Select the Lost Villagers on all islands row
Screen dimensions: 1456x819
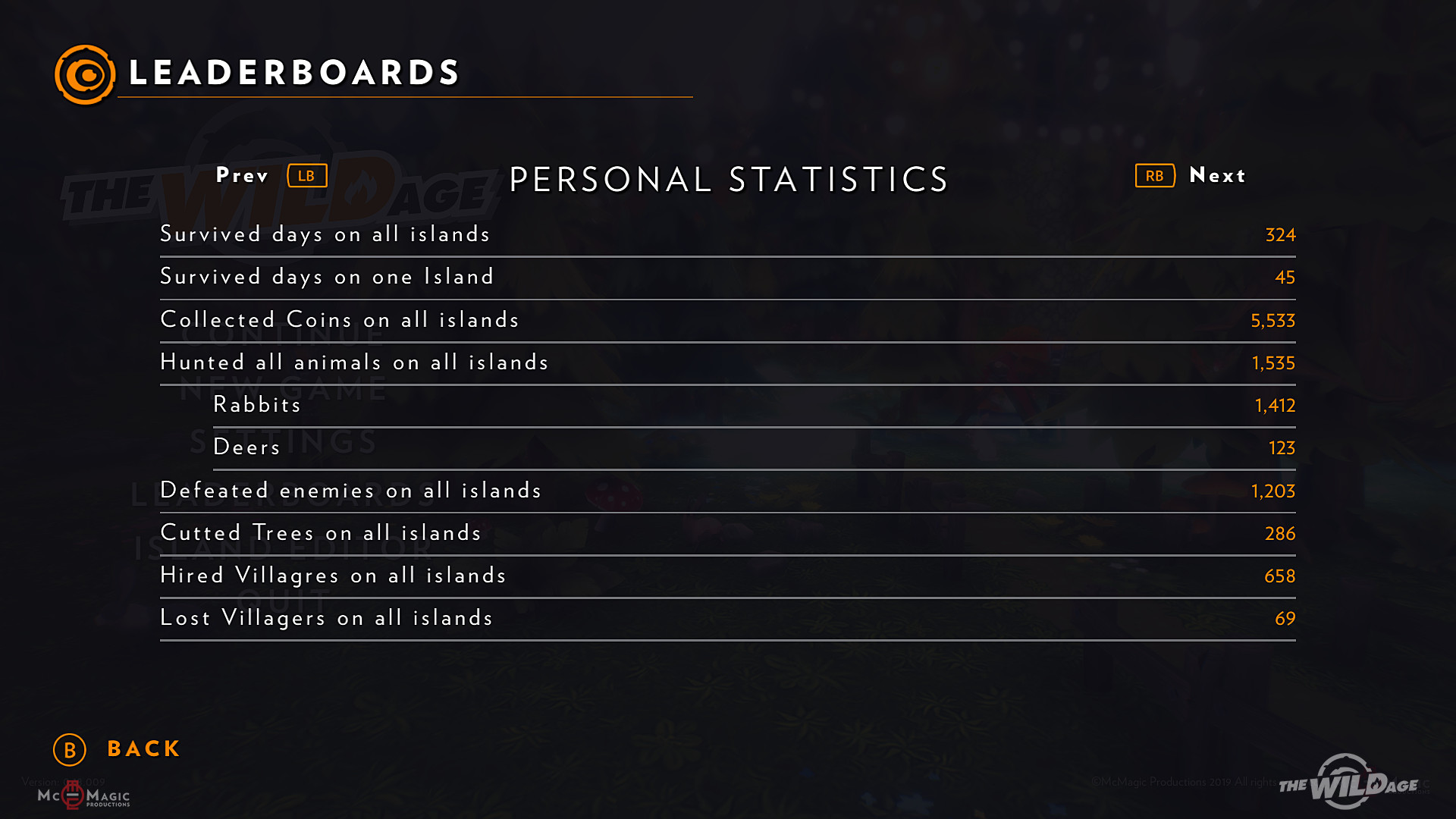point(726,618)
